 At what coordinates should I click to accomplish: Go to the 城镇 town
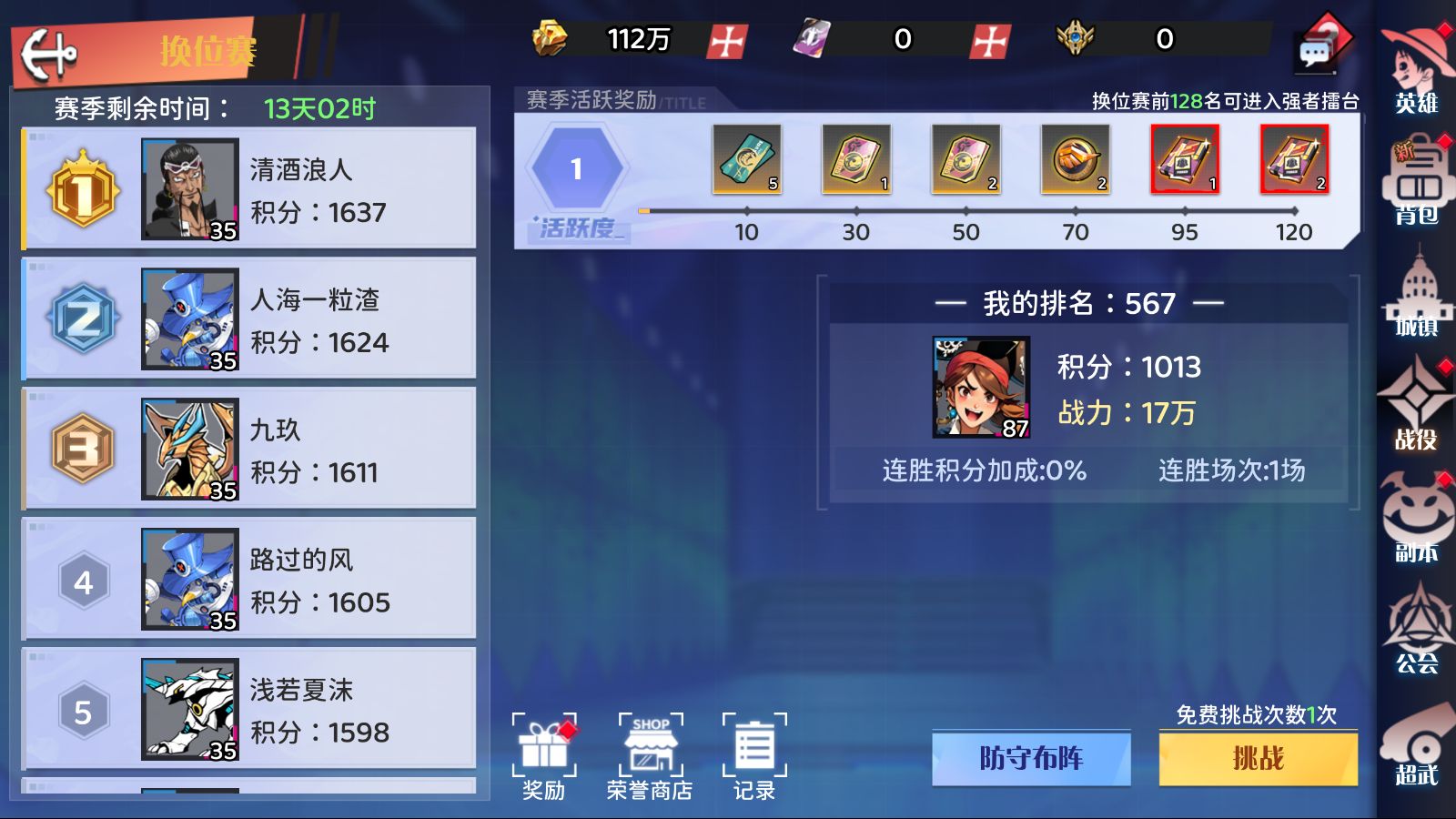[x=1416, y=295]
